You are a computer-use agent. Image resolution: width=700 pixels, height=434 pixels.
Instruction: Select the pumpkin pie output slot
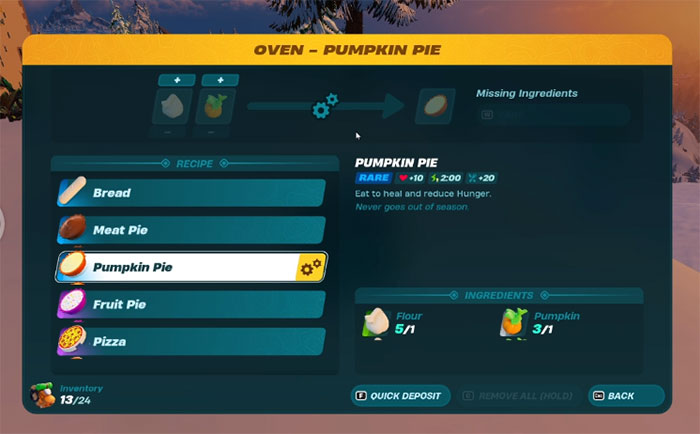[x=434, y=106]
